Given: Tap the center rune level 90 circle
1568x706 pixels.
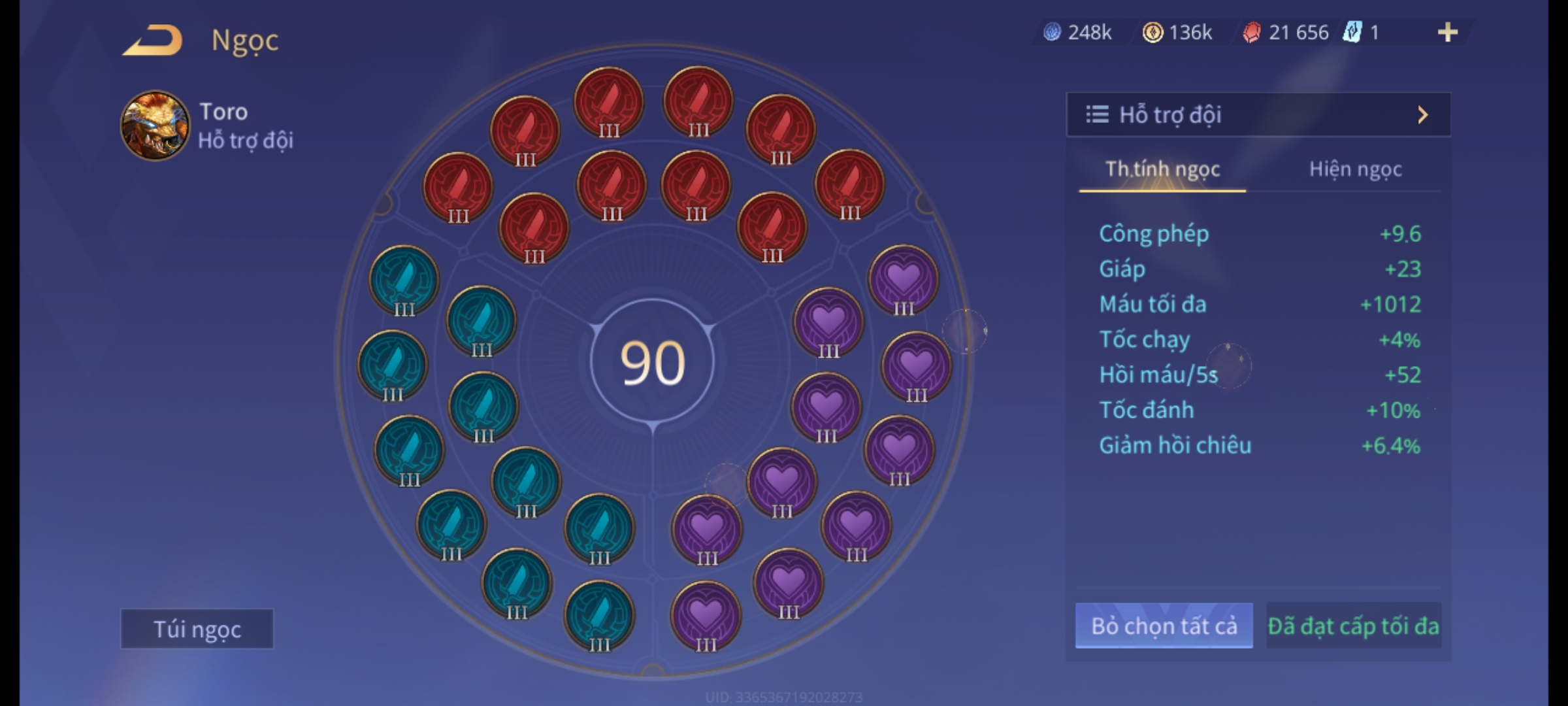Looking at the screenshot, I should [x=653, y=363].
